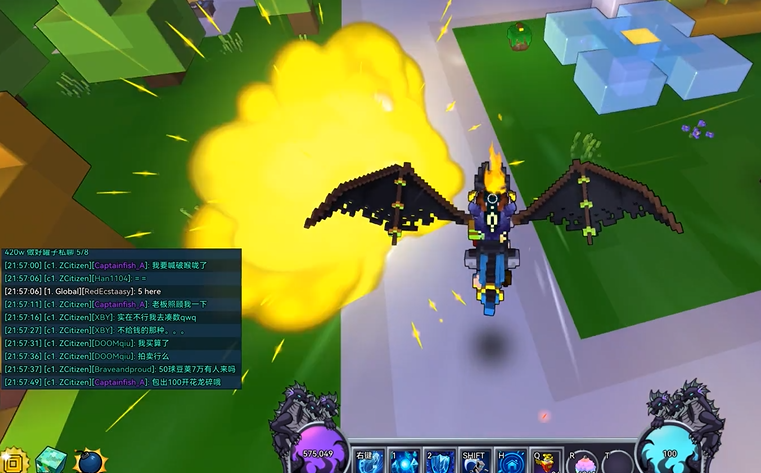Select the teal cube block icon

(x=50, y=461)
